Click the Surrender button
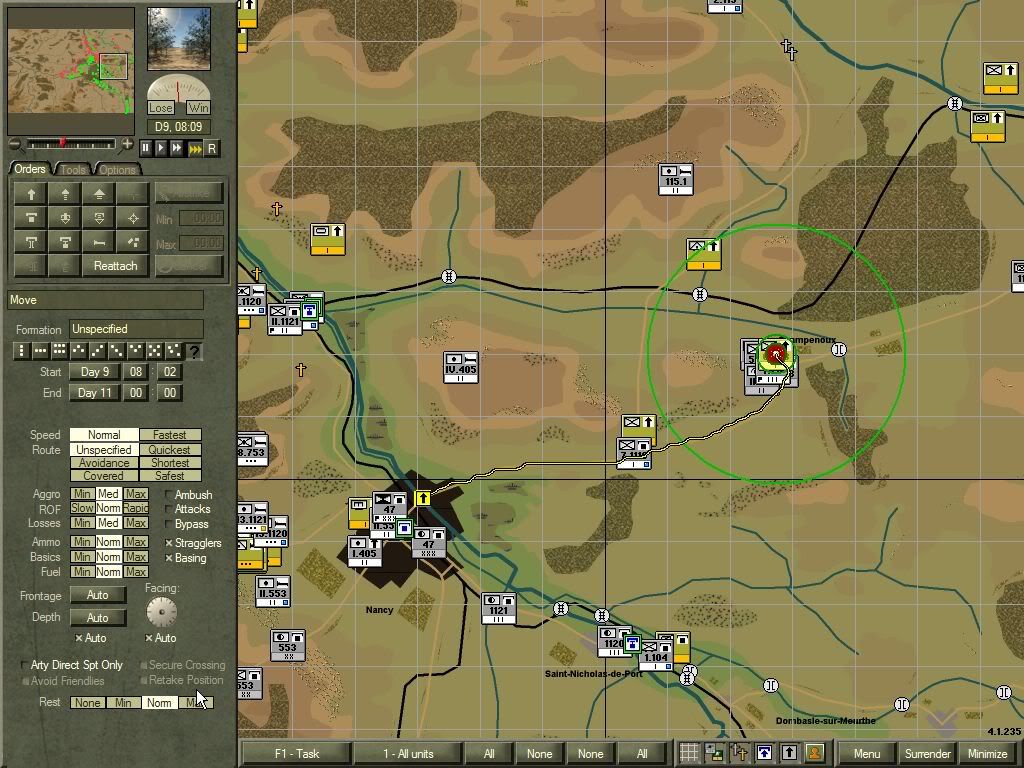This screenshot has height=768, width=1024. pos(927,754)
